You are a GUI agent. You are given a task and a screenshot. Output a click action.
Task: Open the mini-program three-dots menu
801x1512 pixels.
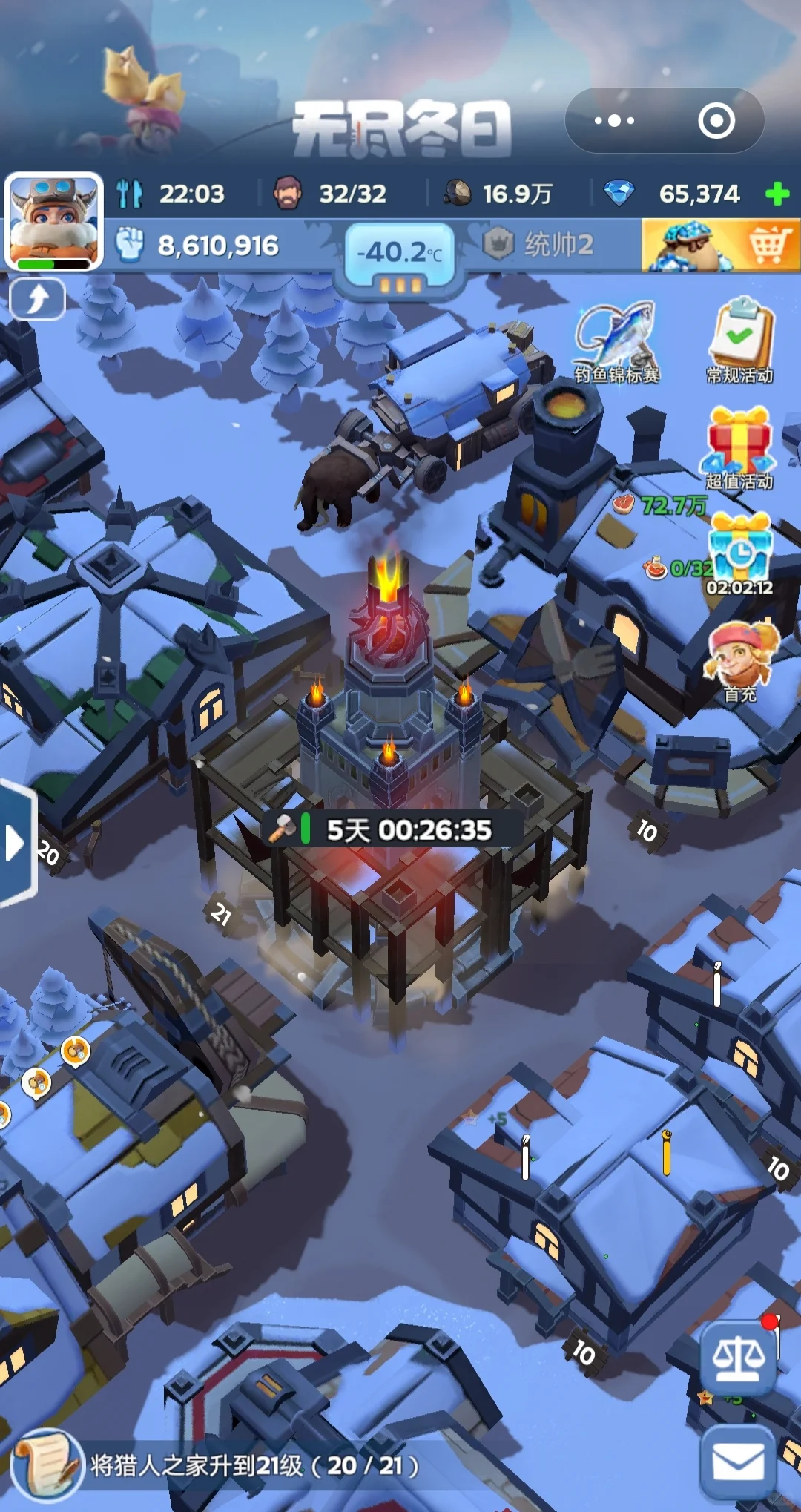point(615,120)
